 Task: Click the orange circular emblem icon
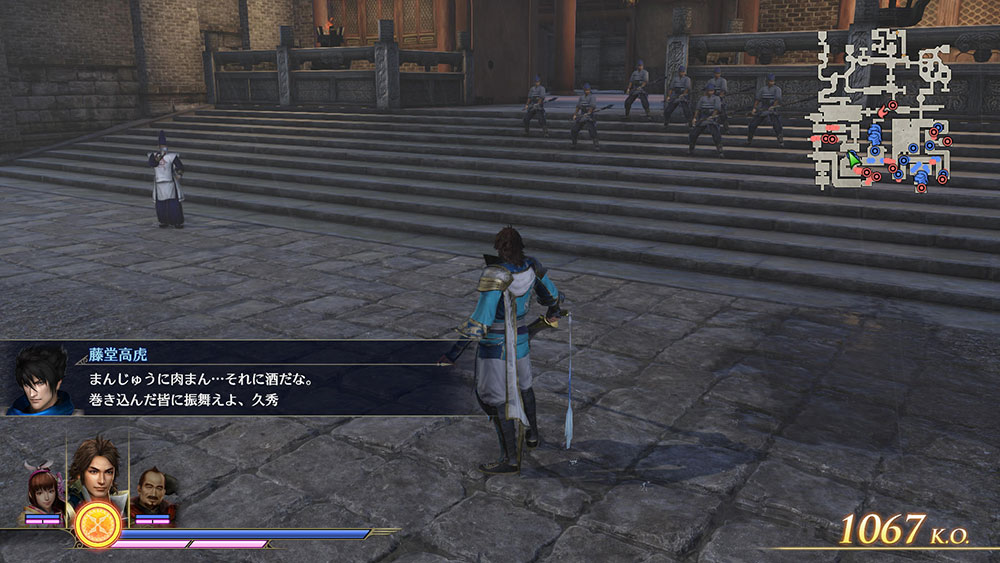coord(98,524)
